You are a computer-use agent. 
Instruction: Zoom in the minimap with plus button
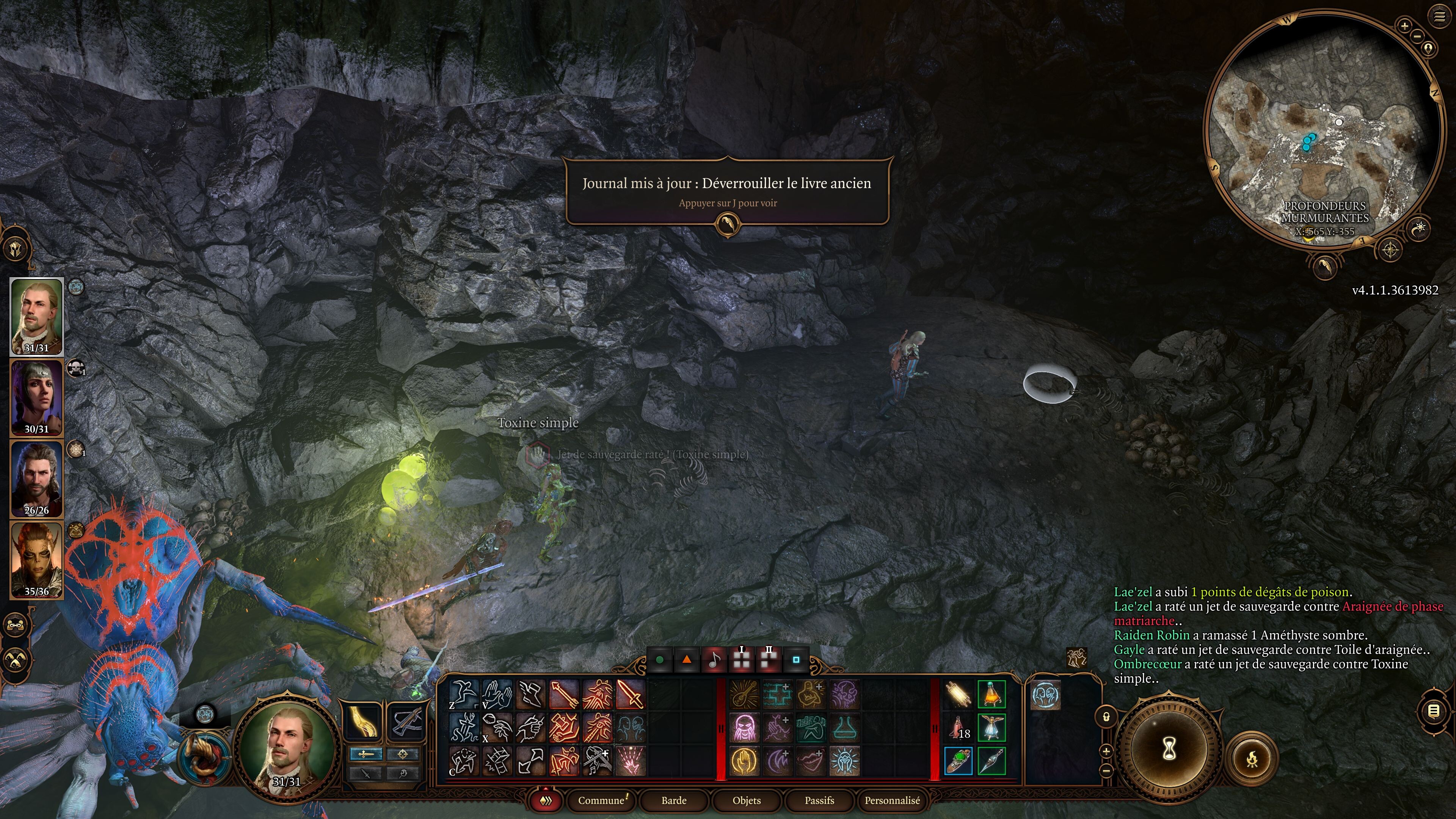1404,25
